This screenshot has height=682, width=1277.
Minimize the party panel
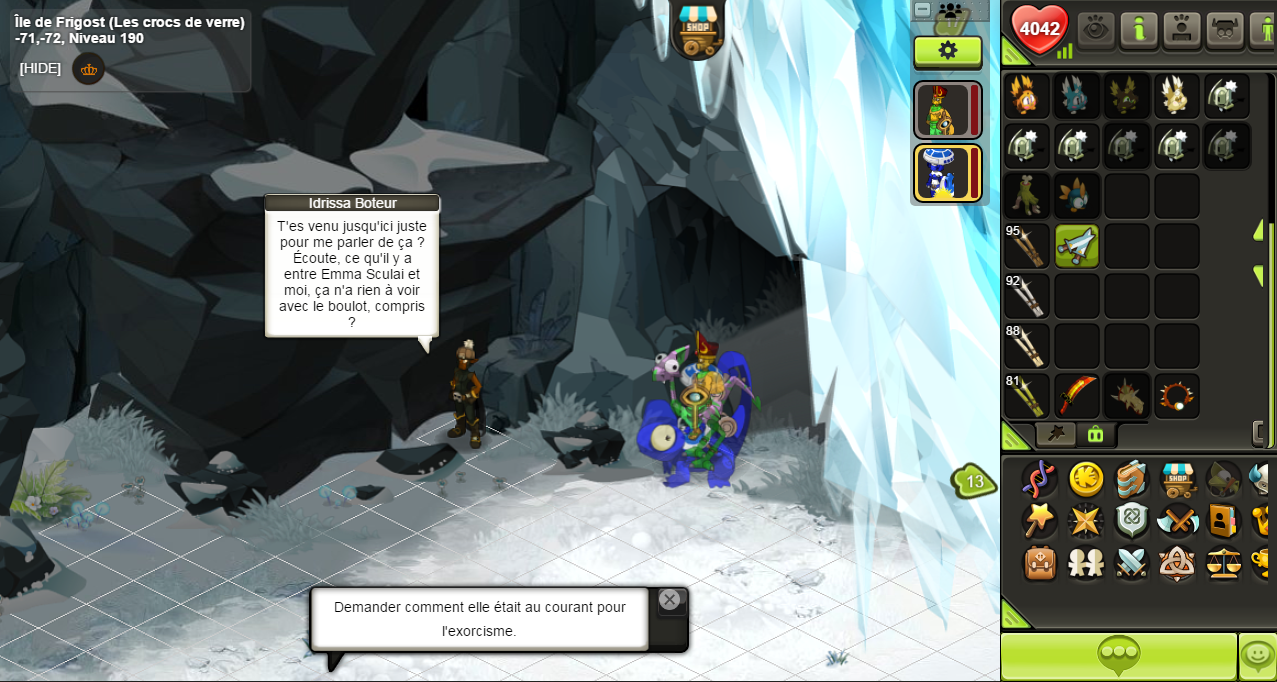[923, 9]
